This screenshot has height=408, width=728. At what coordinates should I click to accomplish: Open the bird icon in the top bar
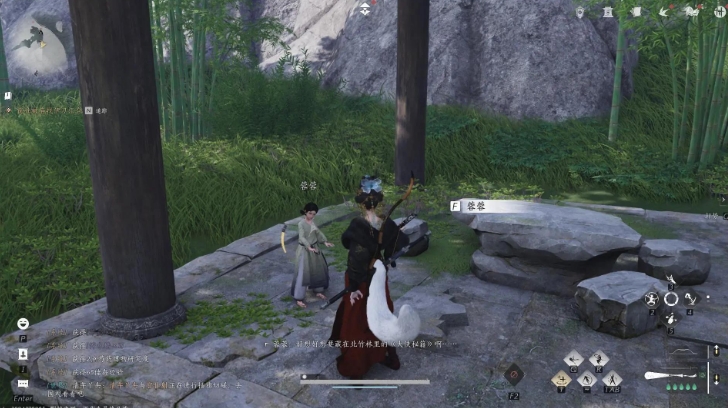tap(662, 12)
